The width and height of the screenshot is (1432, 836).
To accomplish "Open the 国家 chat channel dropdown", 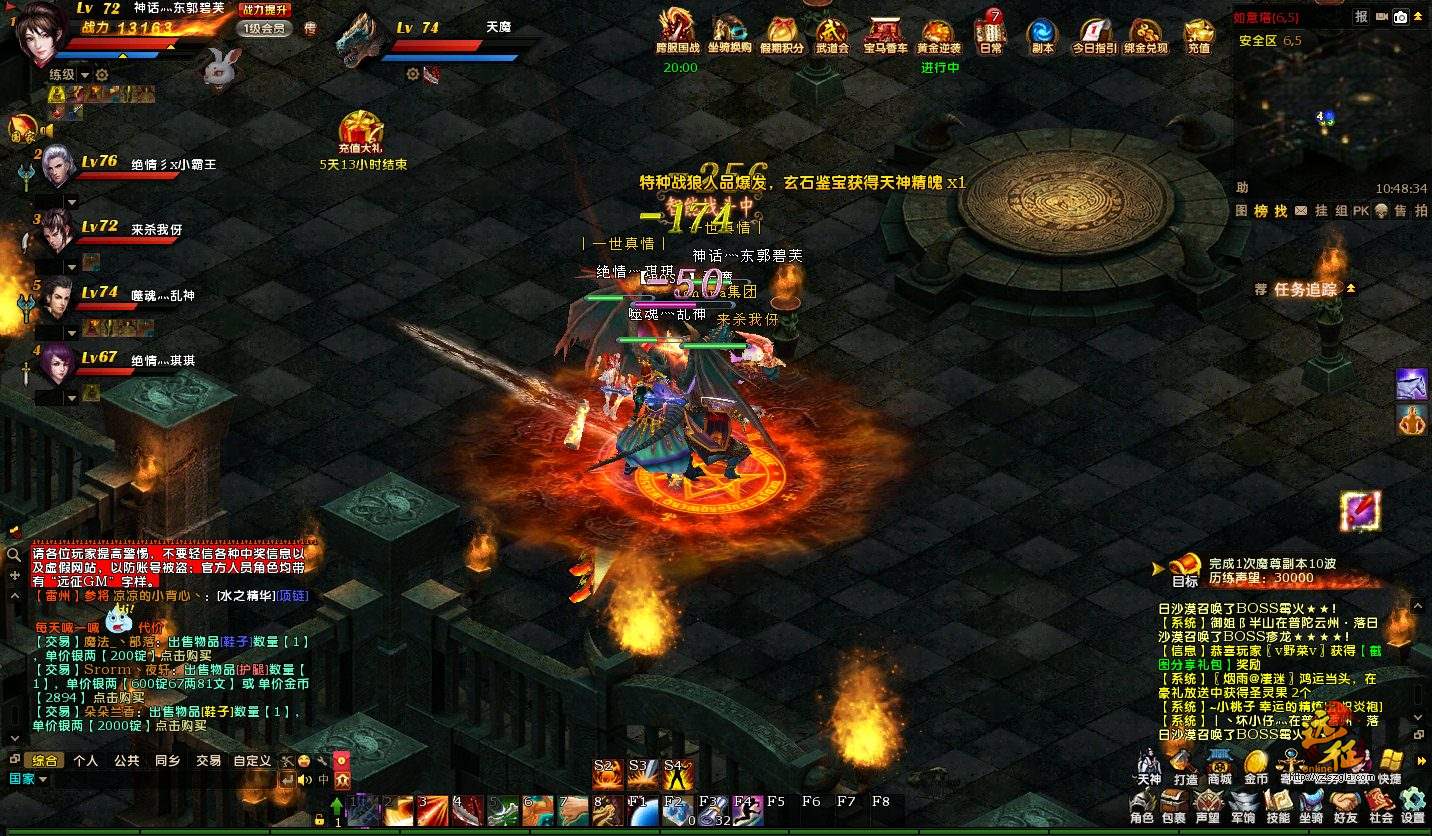I will tap(29, 779).
